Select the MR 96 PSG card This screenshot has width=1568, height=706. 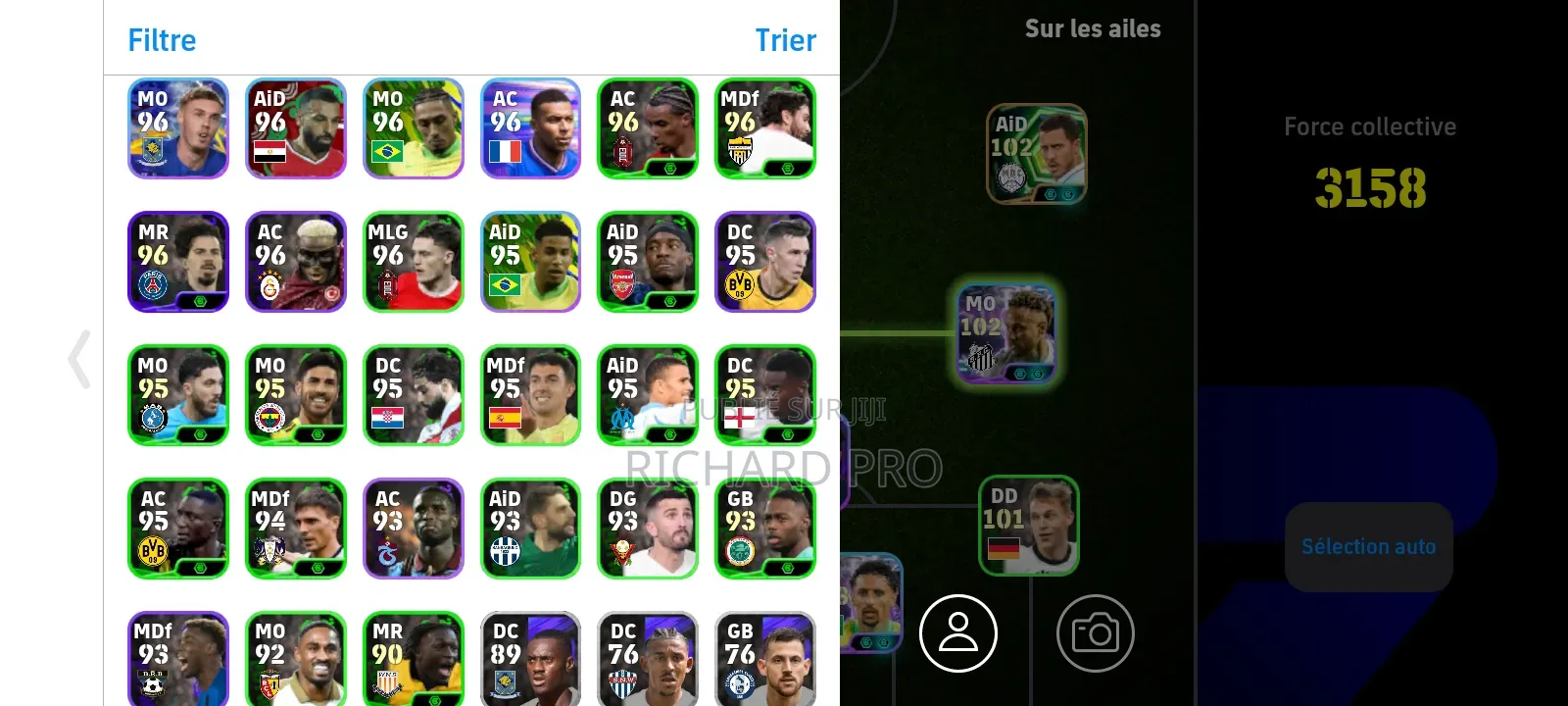tap(177, 262)
